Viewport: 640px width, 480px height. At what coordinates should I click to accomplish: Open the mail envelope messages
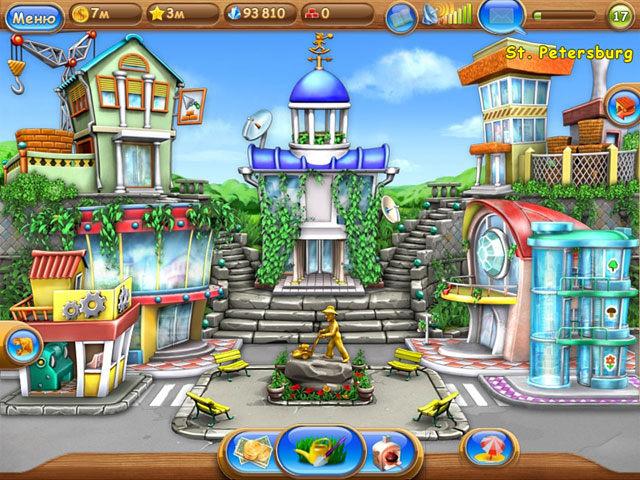pyautogui.click(x=500, y=15)
